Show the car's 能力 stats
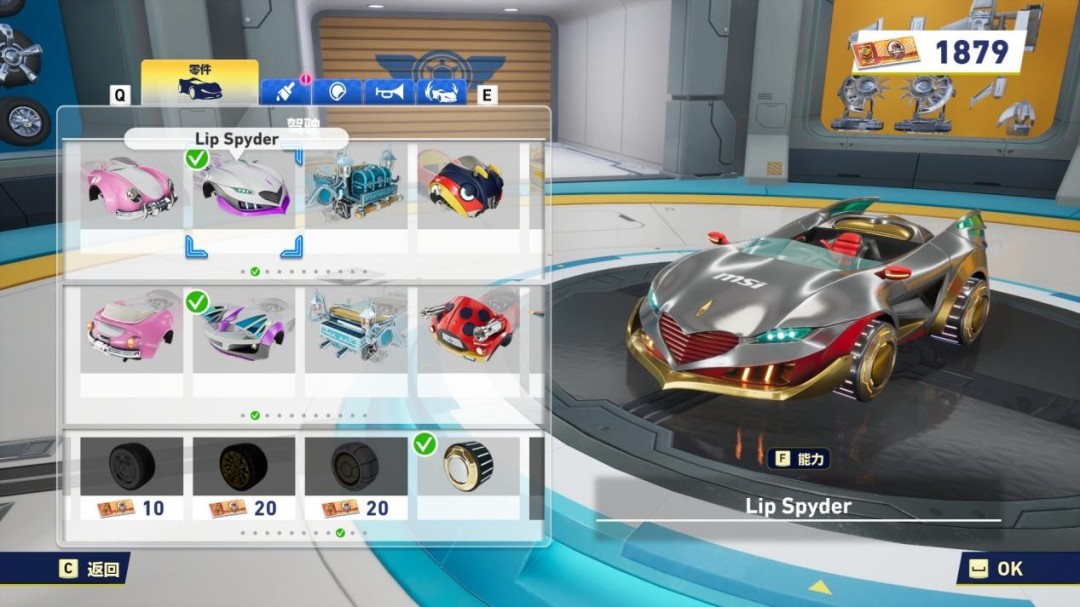Screen dimensions: 1080x607 click(x=798, y=459)
